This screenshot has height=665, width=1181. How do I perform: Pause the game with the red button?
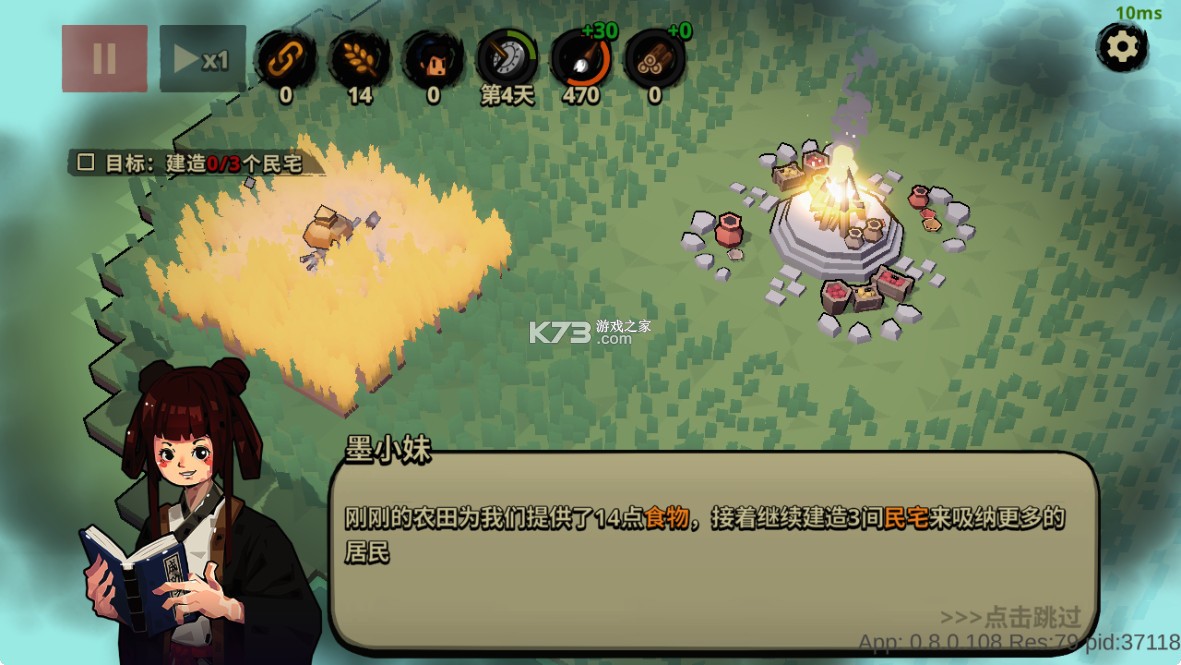[104, 59]
